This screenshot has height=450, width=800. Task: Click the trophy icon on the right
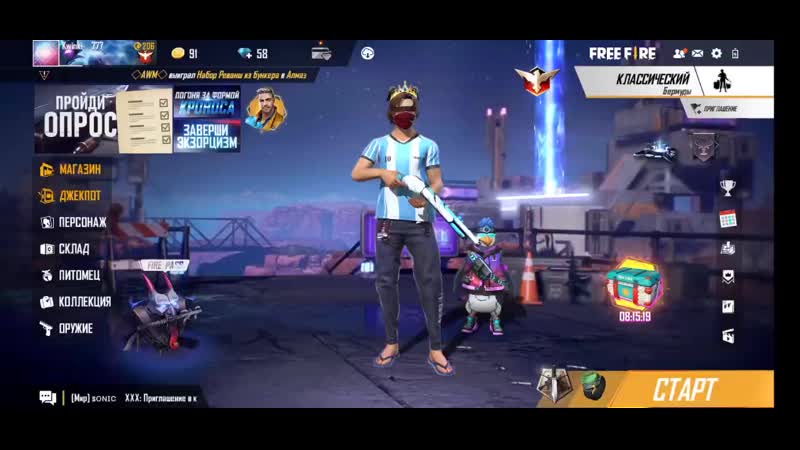pos(727,187)
